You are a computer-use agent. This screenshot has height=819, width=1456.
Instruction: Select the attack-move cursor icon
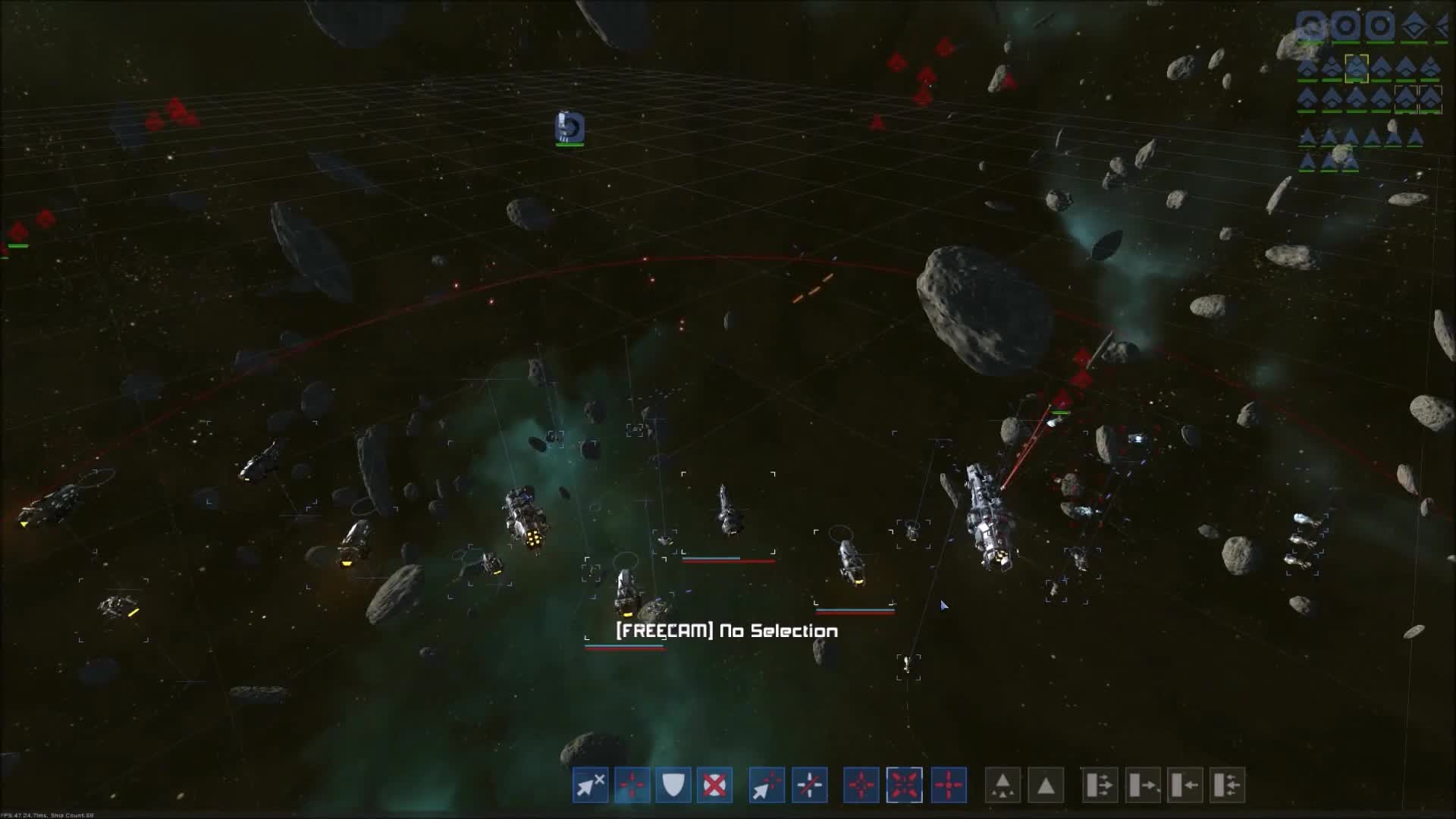click(766, 786)
